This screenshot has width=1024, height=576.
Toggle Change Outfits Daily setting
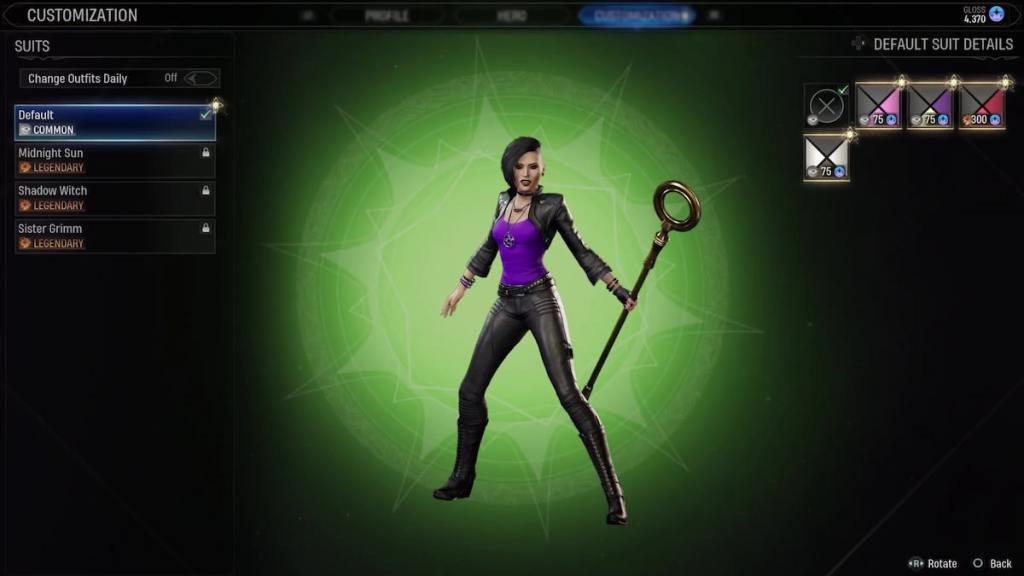tap(200, 78)
